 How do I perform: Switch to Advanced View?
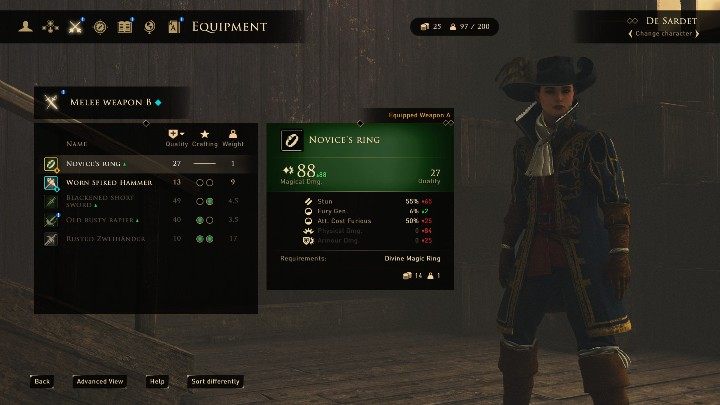tap(100, 381)
